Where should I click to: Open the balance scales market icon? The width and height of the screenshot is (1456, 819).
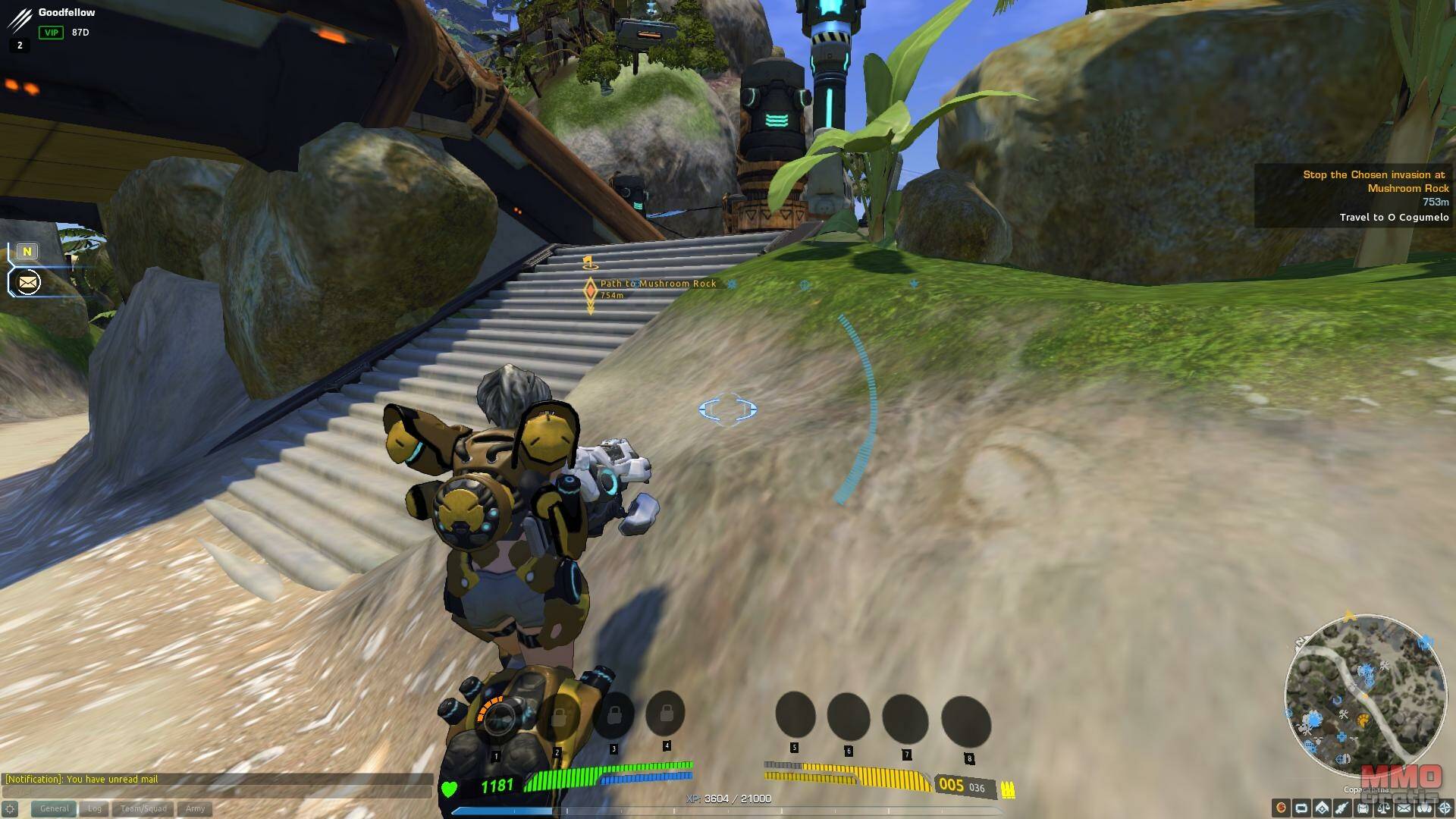[x=1383, y=808]
